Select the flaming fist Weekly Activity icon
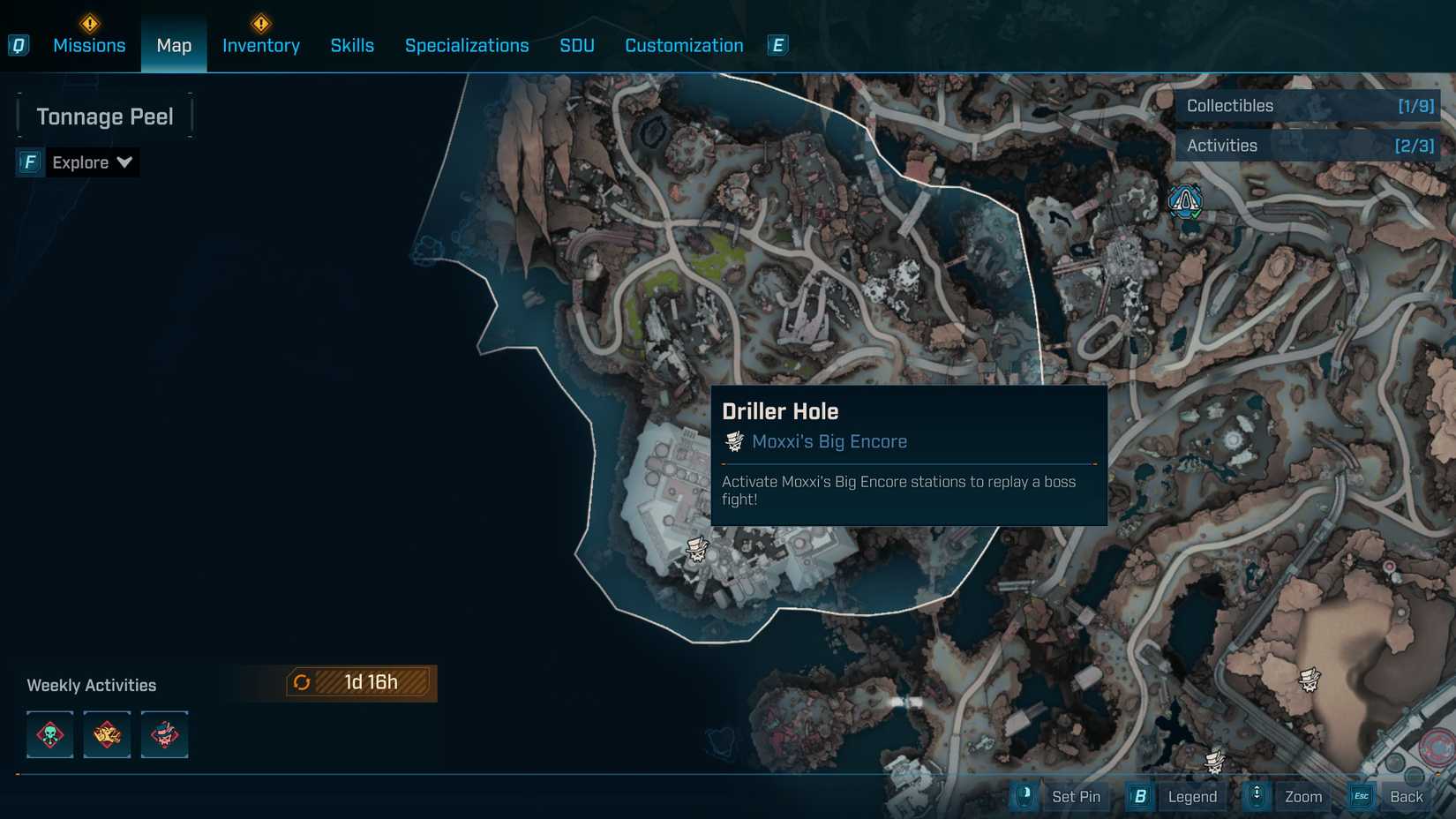The height and width of the screenshot is (819, 1456). coord(107,734)
